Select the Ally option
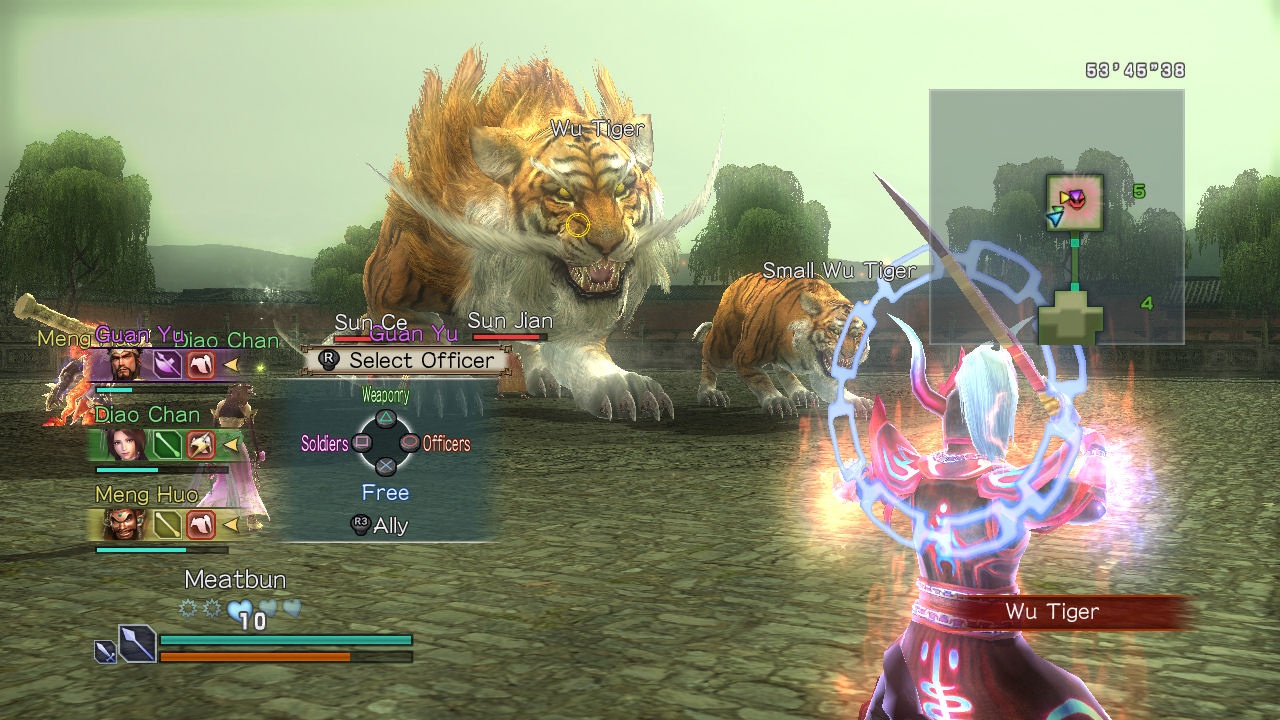This screenshot has height=720, width=1280. tap(380, 525)
